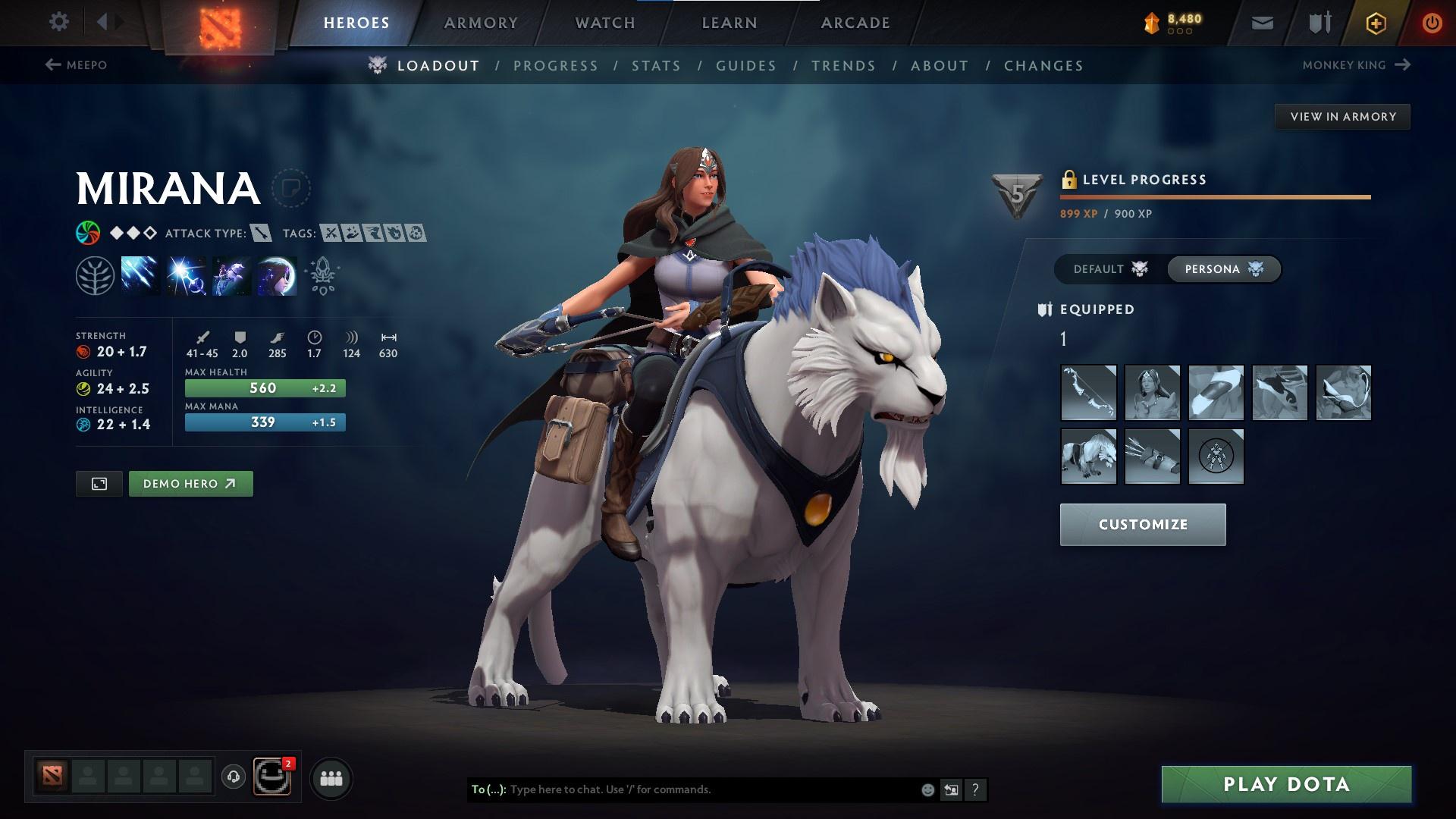Viewport: 1456px width, 819px height.
Task: Open the mail notifications envelope icon
Action: pyautogui.click(x=1261, y=22)
